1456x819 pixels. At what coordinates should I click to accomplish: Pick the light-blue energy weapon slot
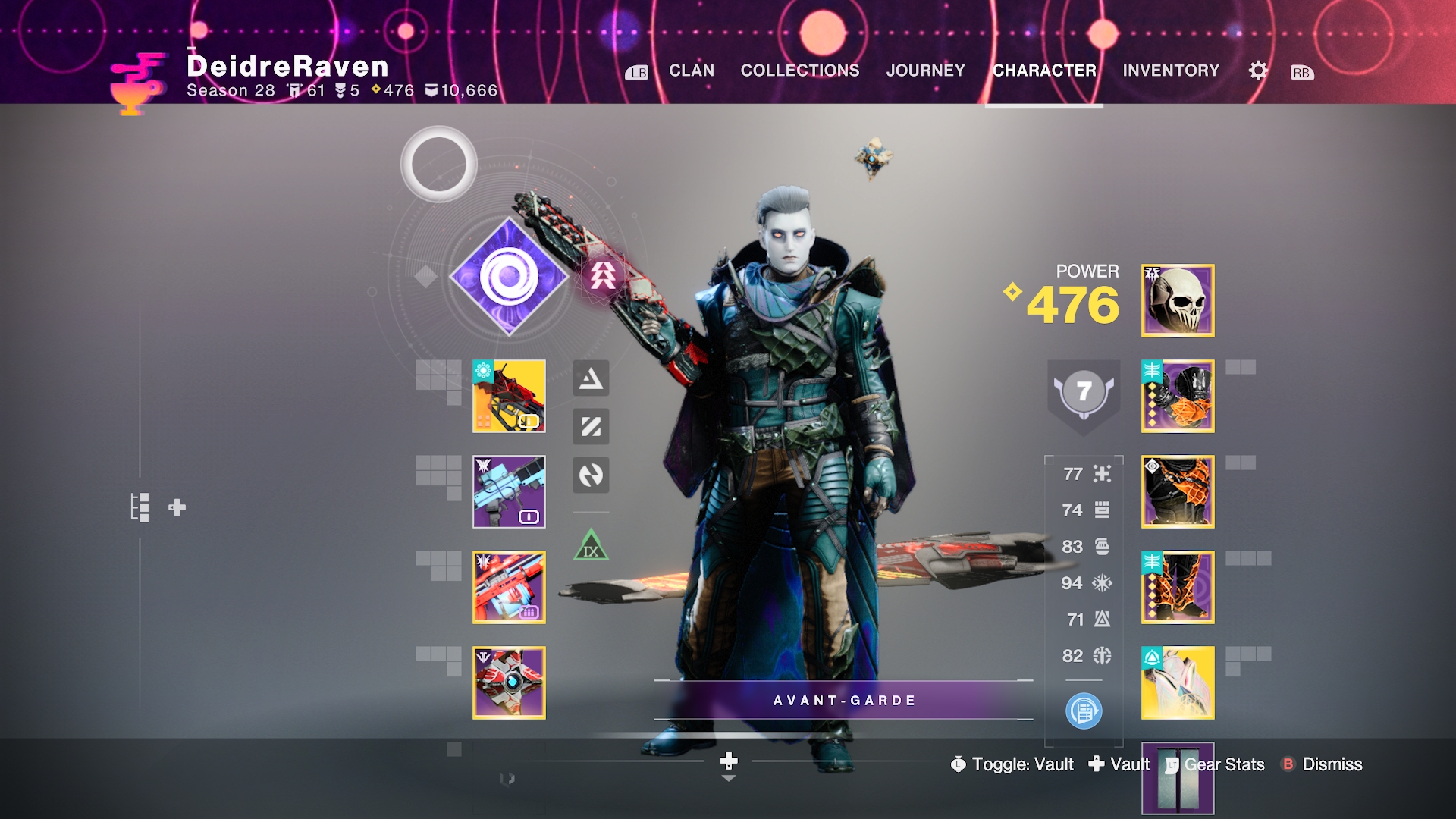pos(509,491)
